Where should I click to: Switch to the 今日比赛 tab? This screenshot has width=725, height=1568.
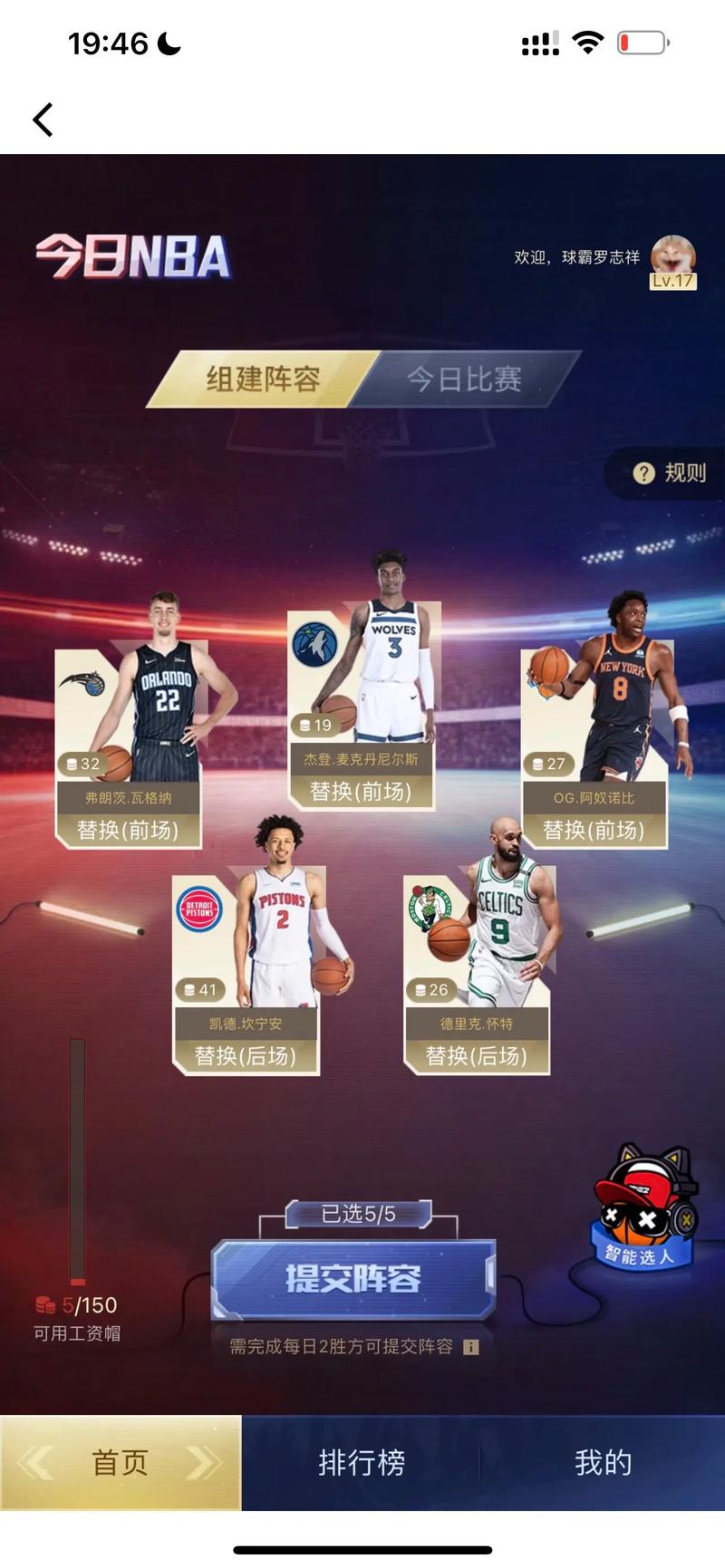click(x=464, y=379)
